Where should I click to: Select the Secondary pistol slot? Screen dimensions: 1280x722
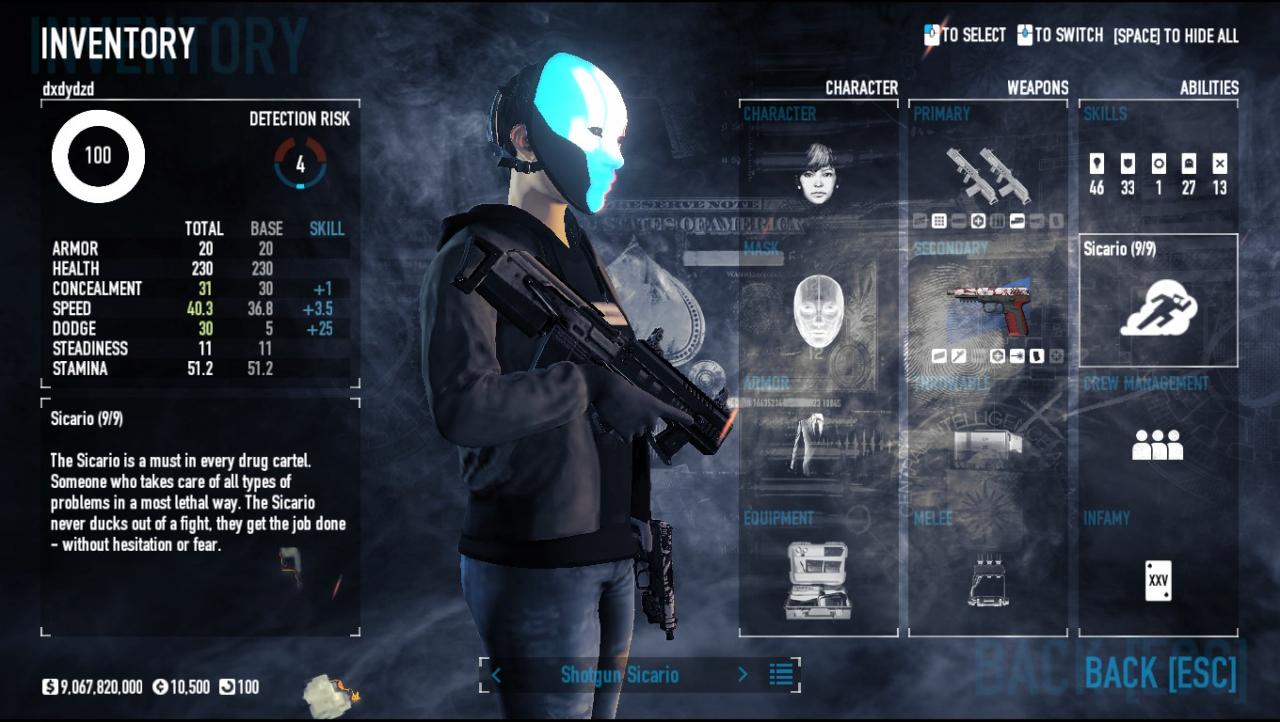coord(988,308)
